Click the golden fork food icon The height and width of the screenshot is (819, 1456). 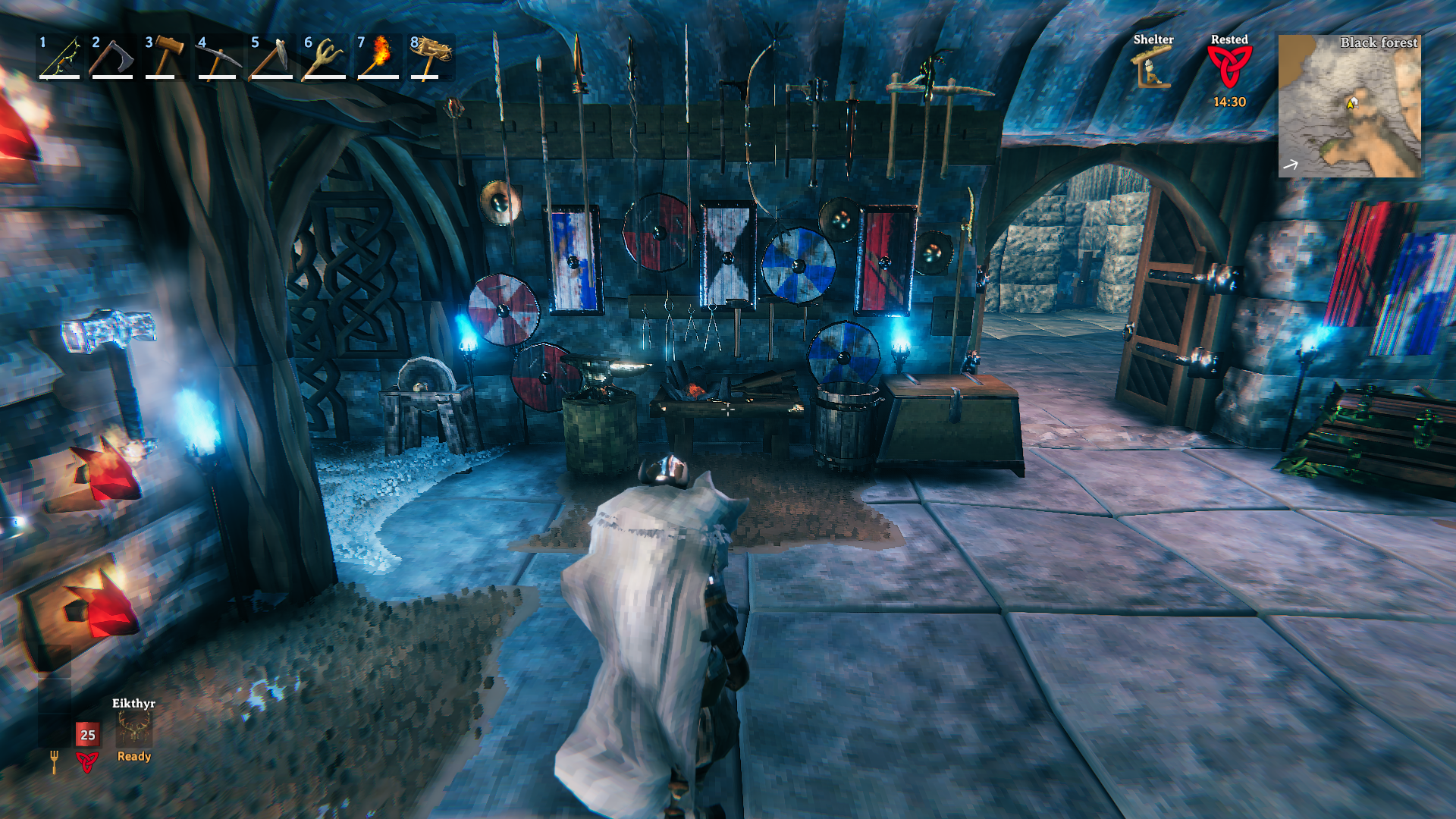pyautogui.click(x=54, y=761)
